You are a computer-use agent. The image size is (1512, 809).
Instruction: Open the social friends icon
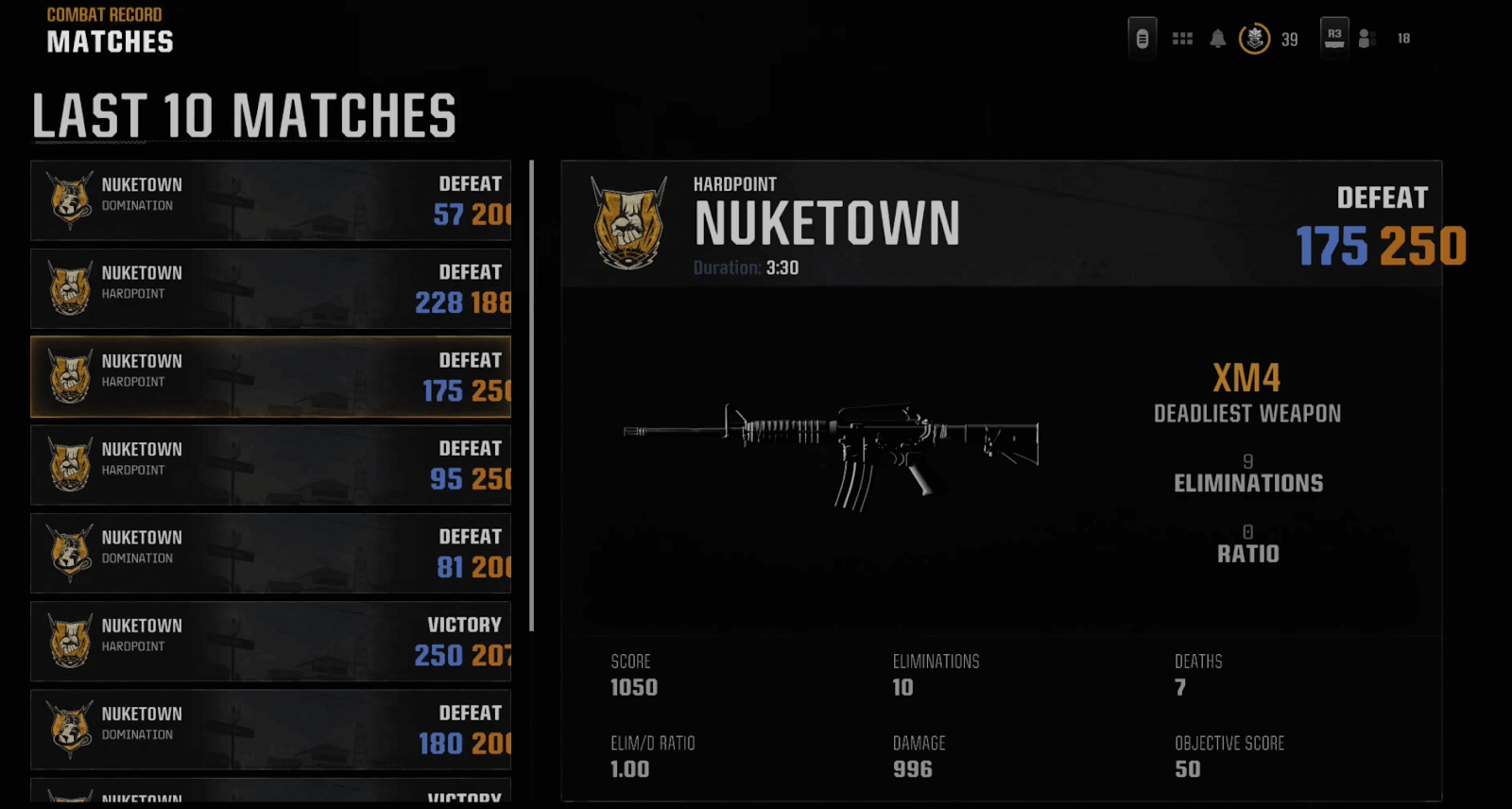(x=1366, y=39)
